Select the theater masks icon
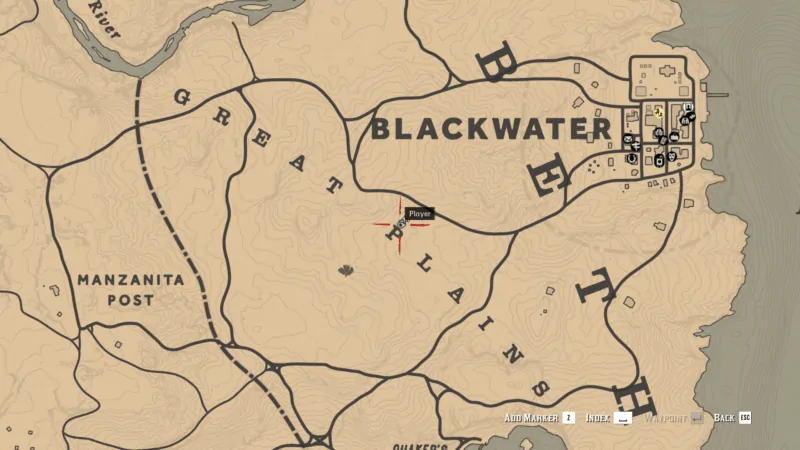The width and height of the screenshot is (800, 450). [x=671, y=156]
